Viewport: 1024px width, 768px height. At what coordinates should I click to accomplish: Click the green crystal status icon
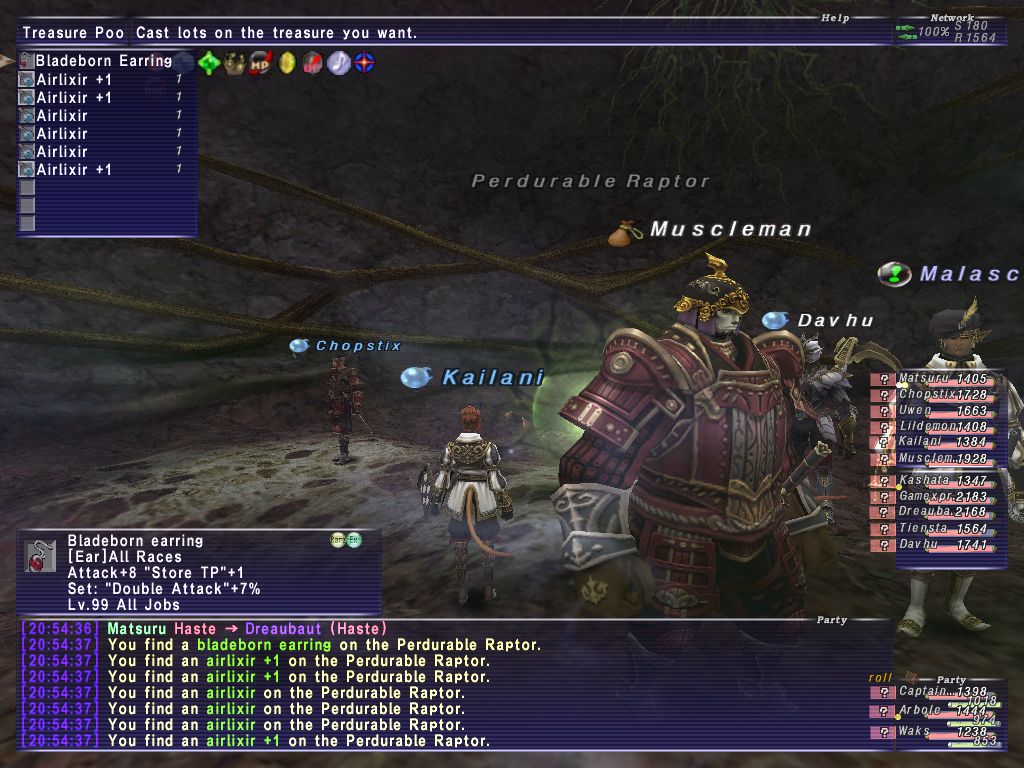pos(210,63)
